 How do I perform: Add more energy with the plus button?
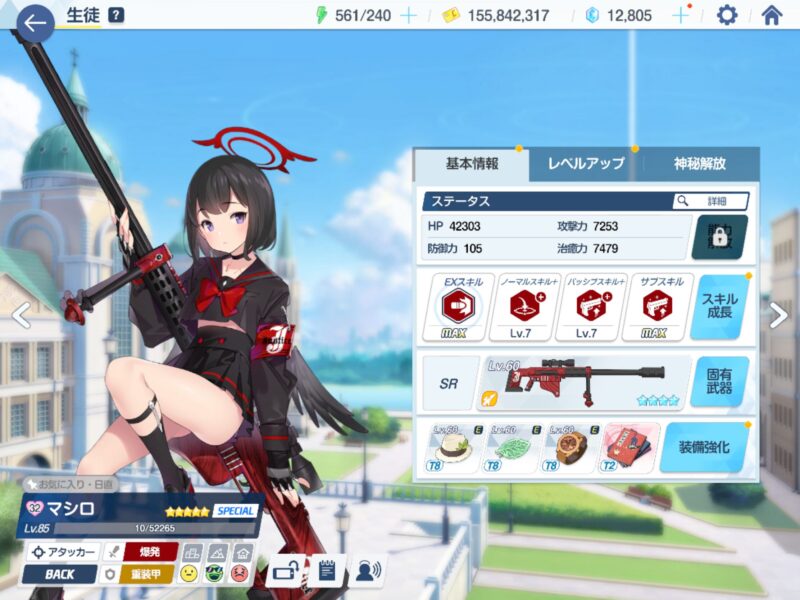tap(408, 15)
